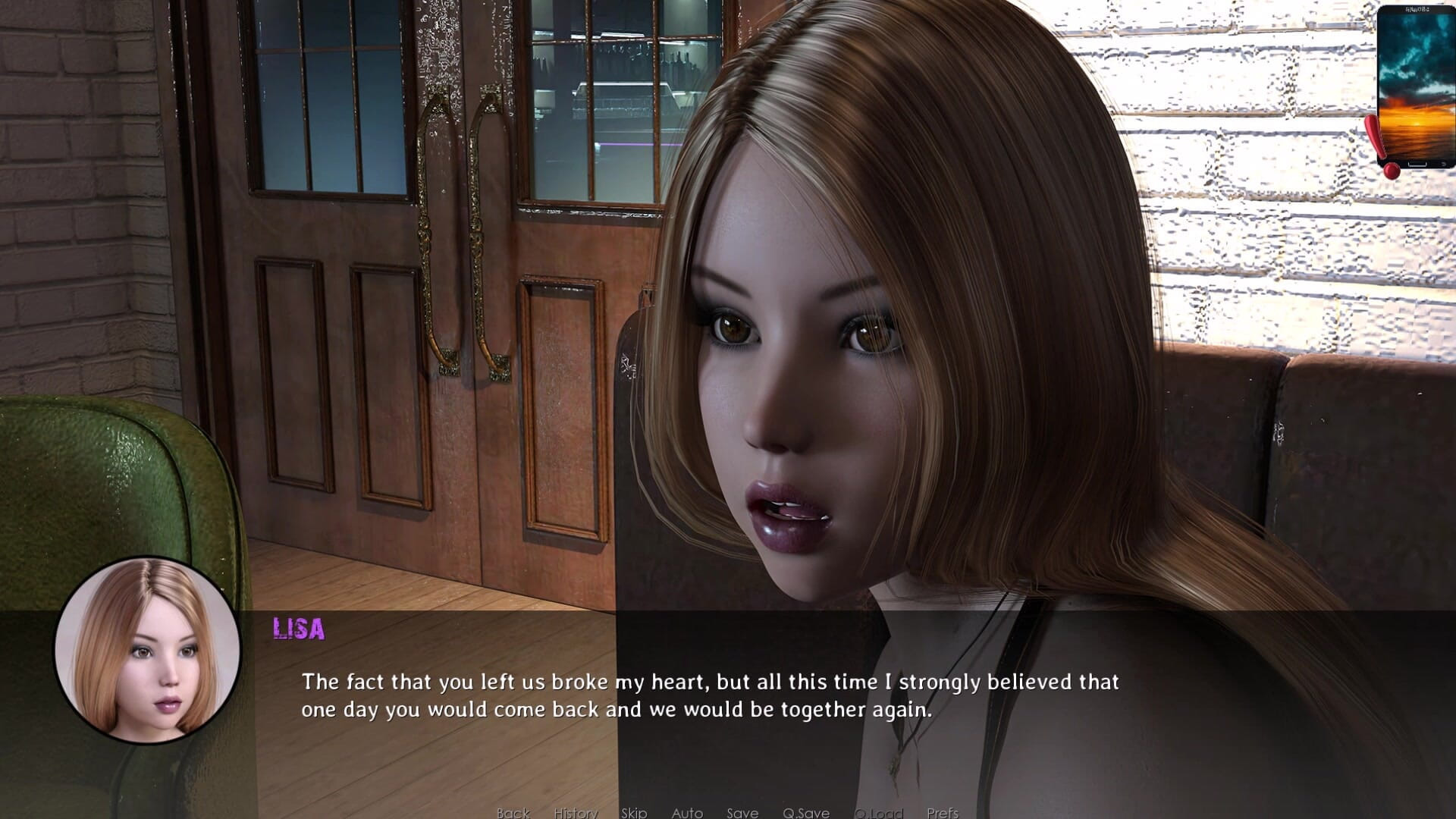This screenshot has width=1456, height=819.
Task: Activate Skip mode
Action: point(634,812)
